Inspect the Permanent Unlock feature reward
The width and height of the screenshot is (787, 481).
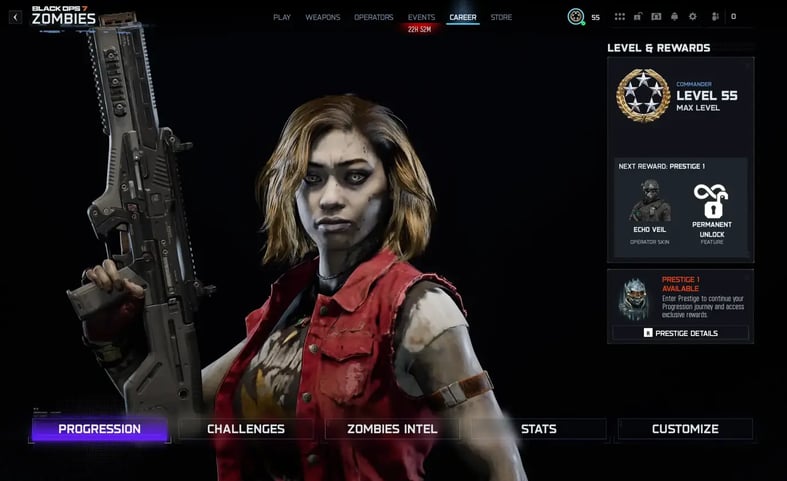coord(712,211)
